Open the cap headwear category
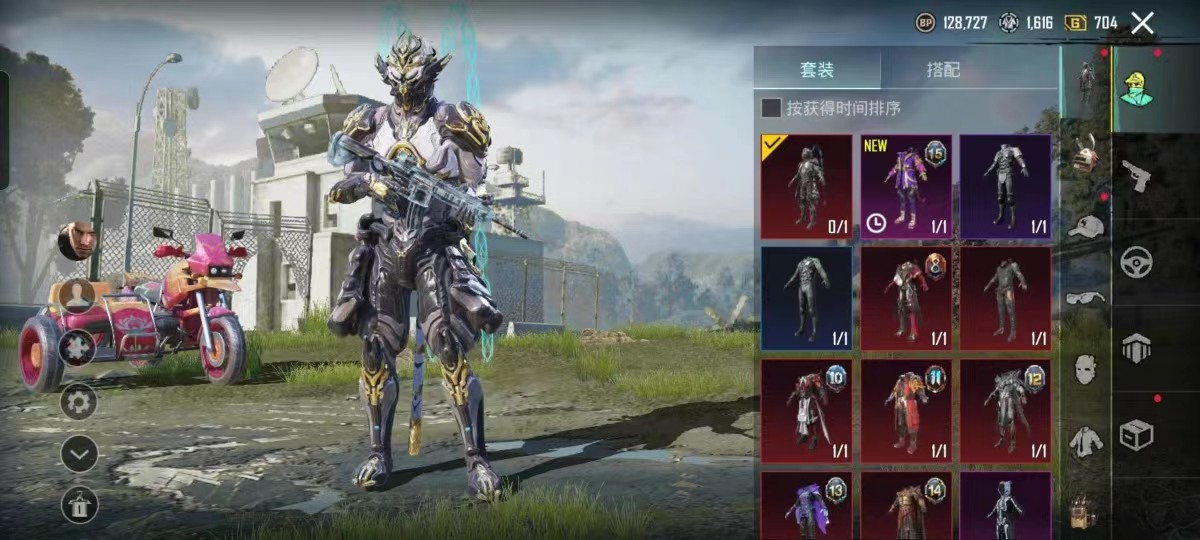Image resolution: width=1200 pixels, height=540 pixels. point(1085,226)
